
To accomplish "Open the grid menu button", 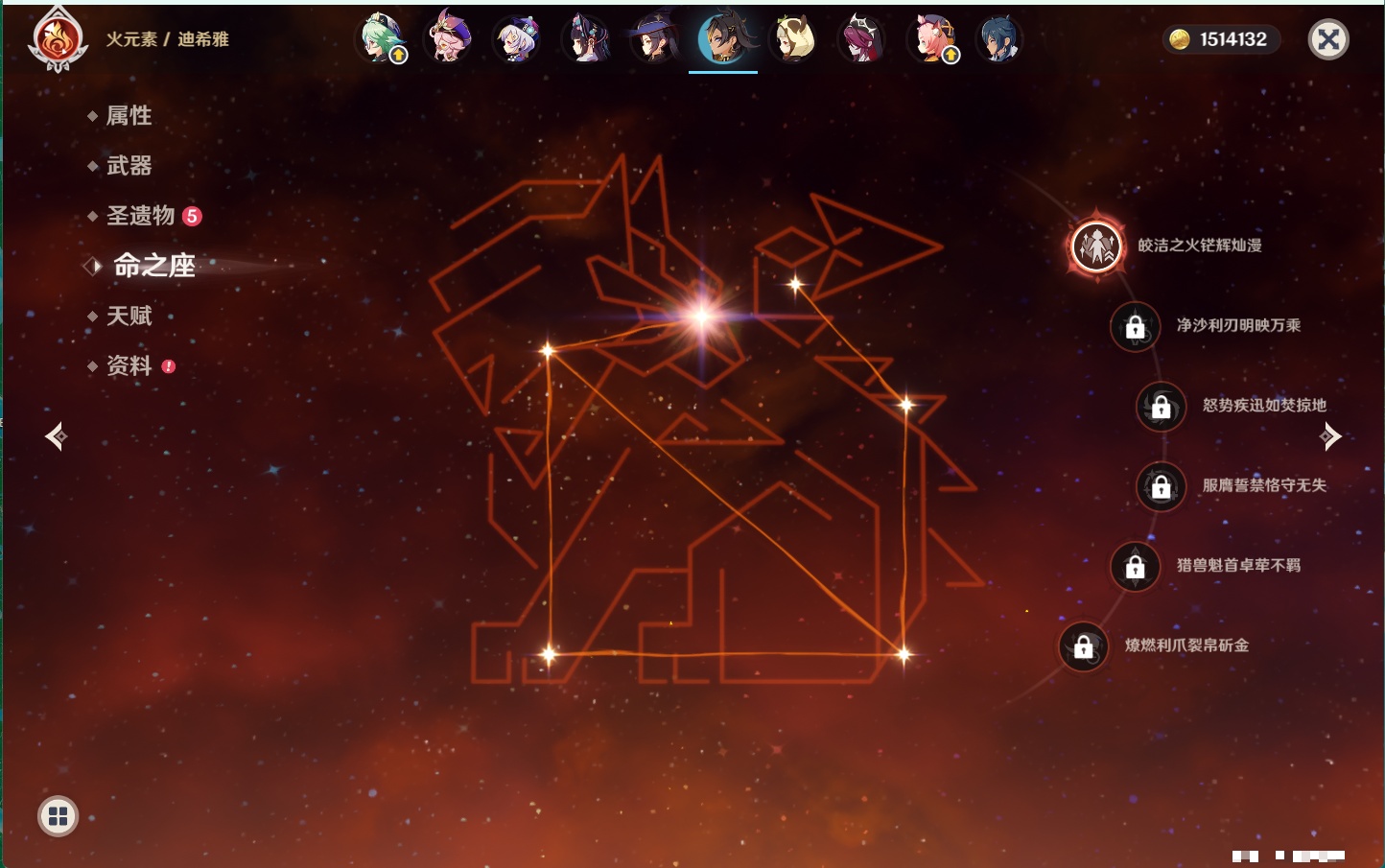I will tap(58, 816).
